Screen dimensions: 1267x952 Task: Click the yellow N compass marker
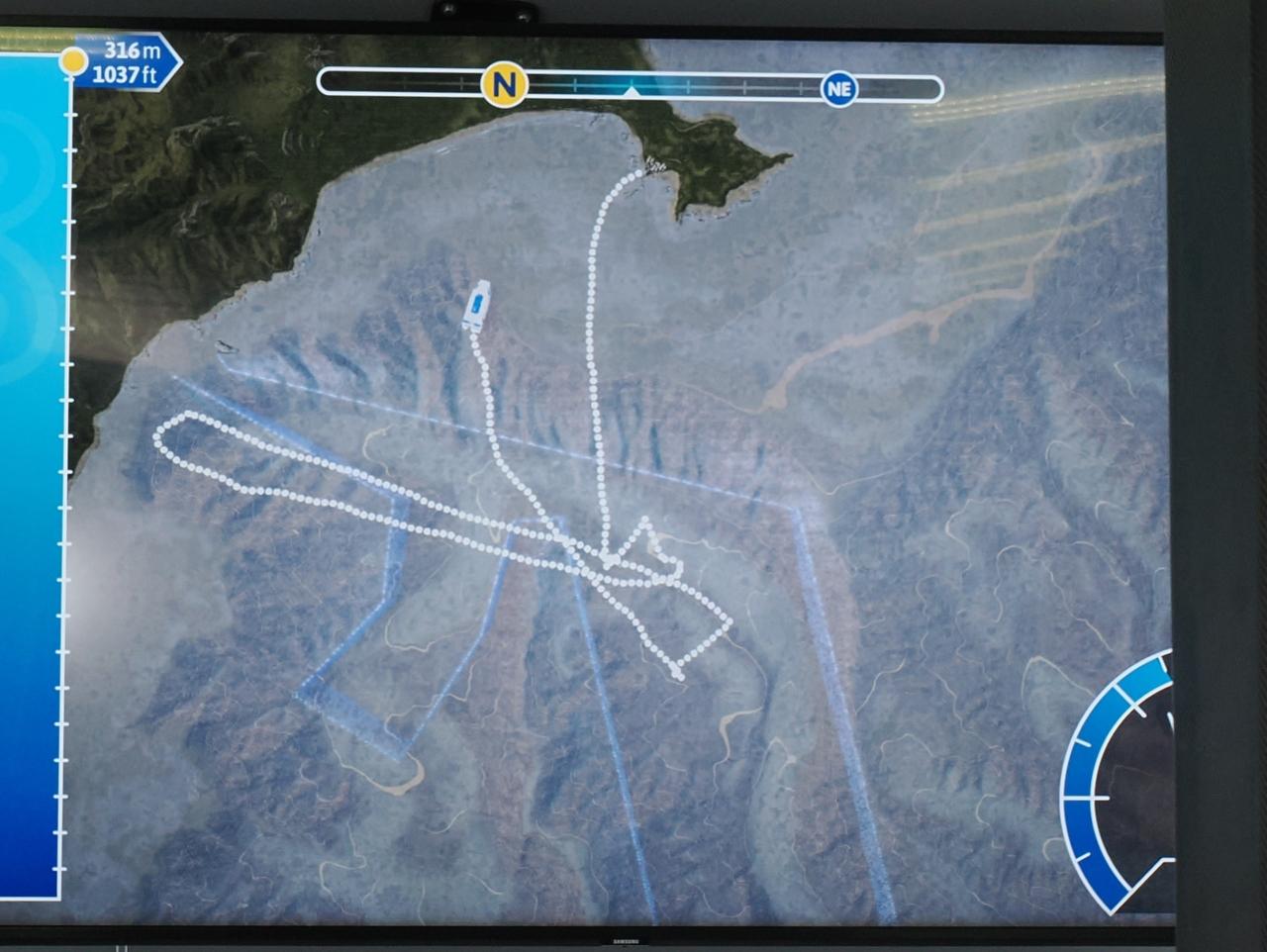504,85
